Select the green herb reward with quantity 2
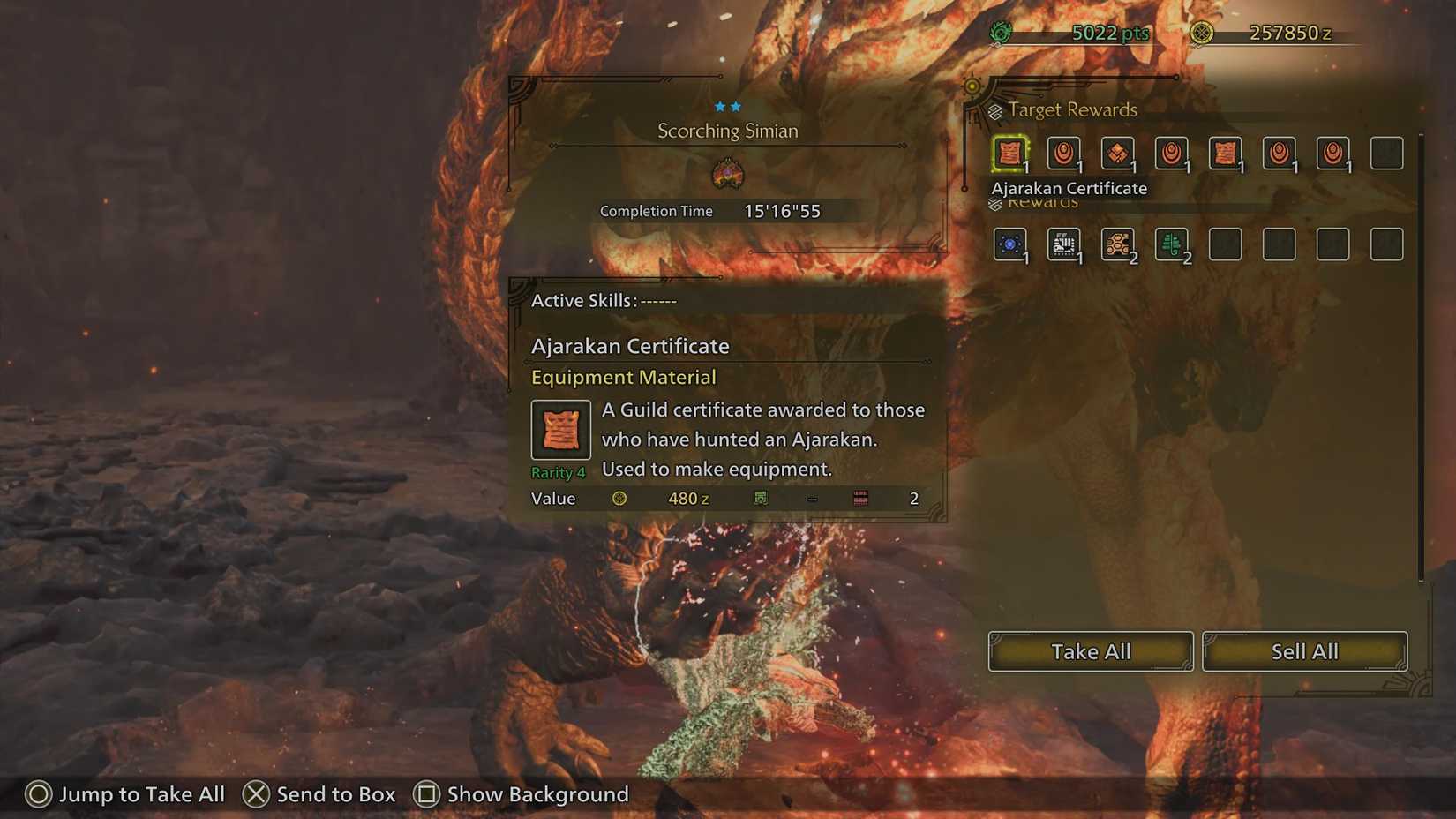 (x=1171, y=244)
